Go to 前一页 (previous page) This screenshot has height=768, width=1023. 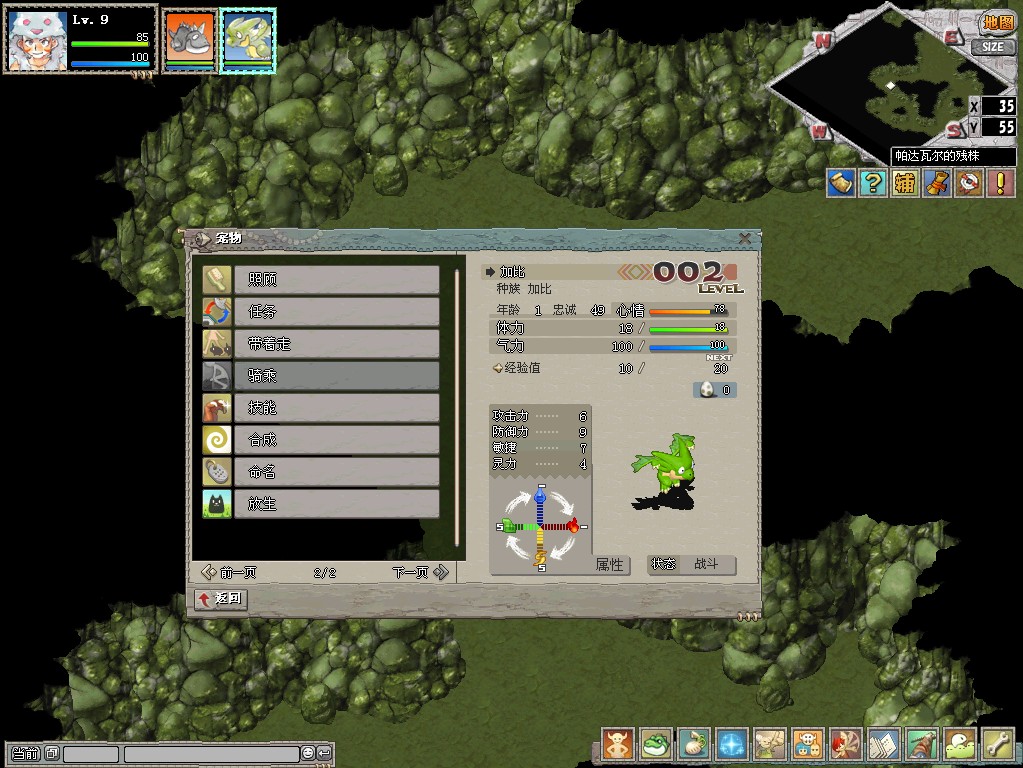tap(229, 572)
